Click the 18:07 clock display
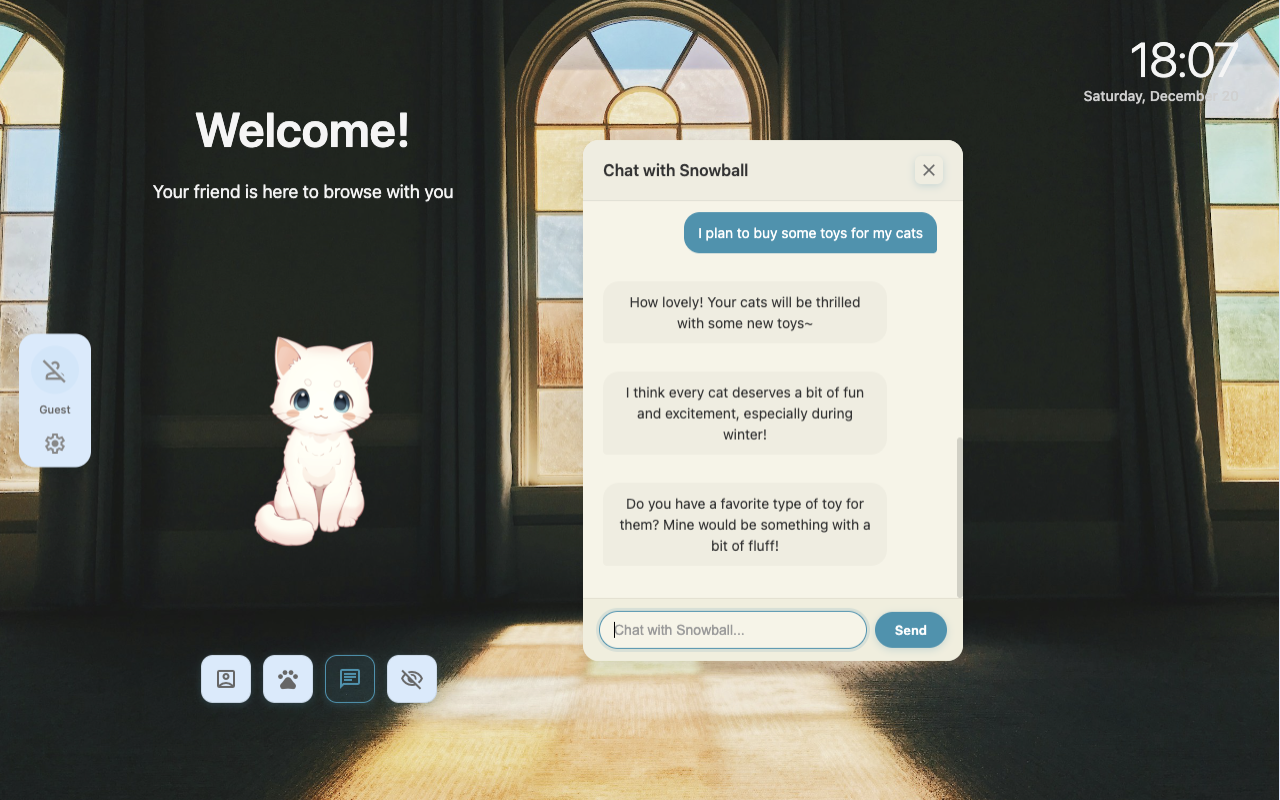Image resolution: width=1280 pixels, height=800 pixels. [1183, 60]
